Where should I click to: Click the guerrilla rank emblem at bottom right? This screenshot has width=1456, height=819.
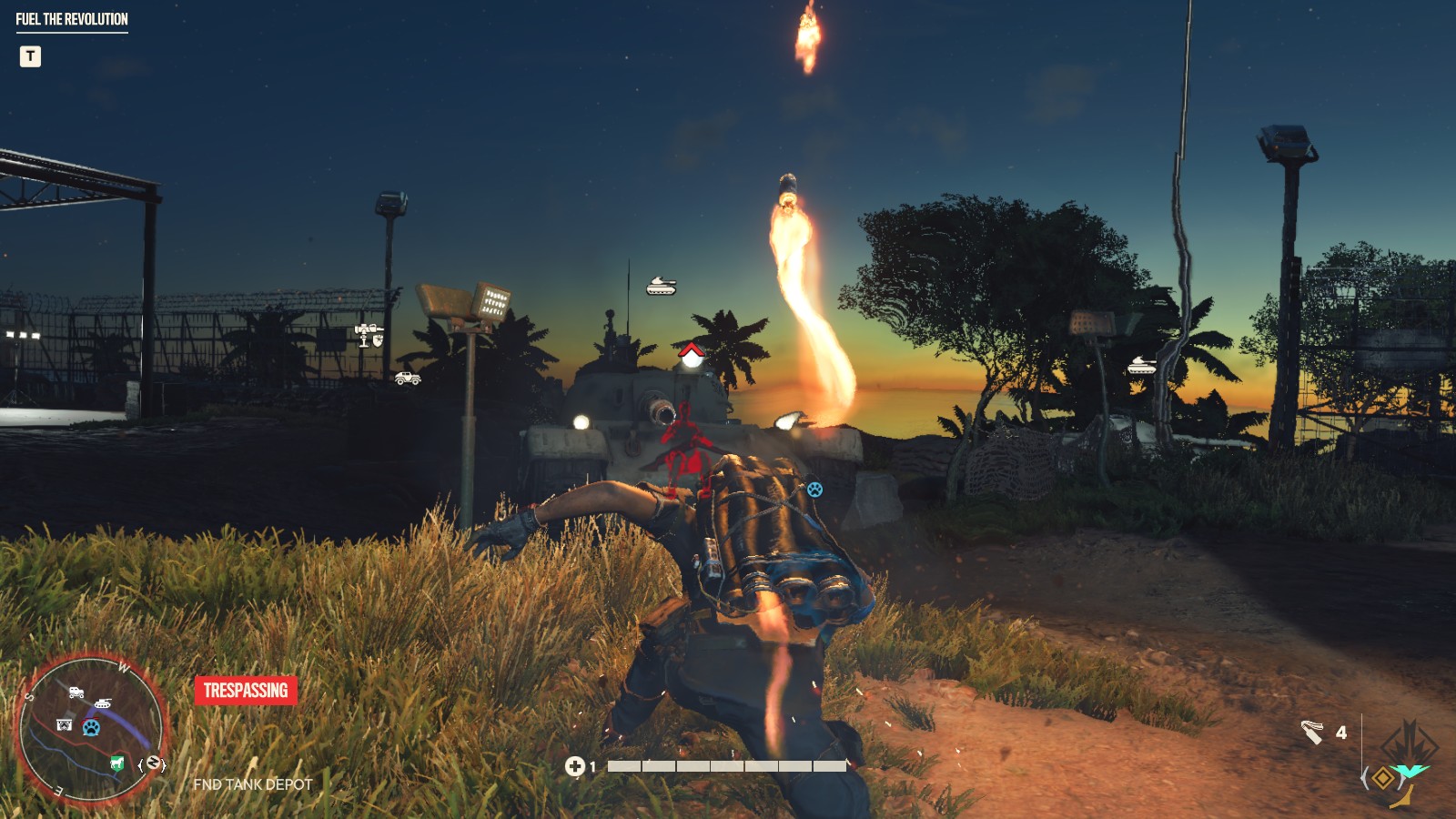pyautogui.click(x=1409, y=748)
